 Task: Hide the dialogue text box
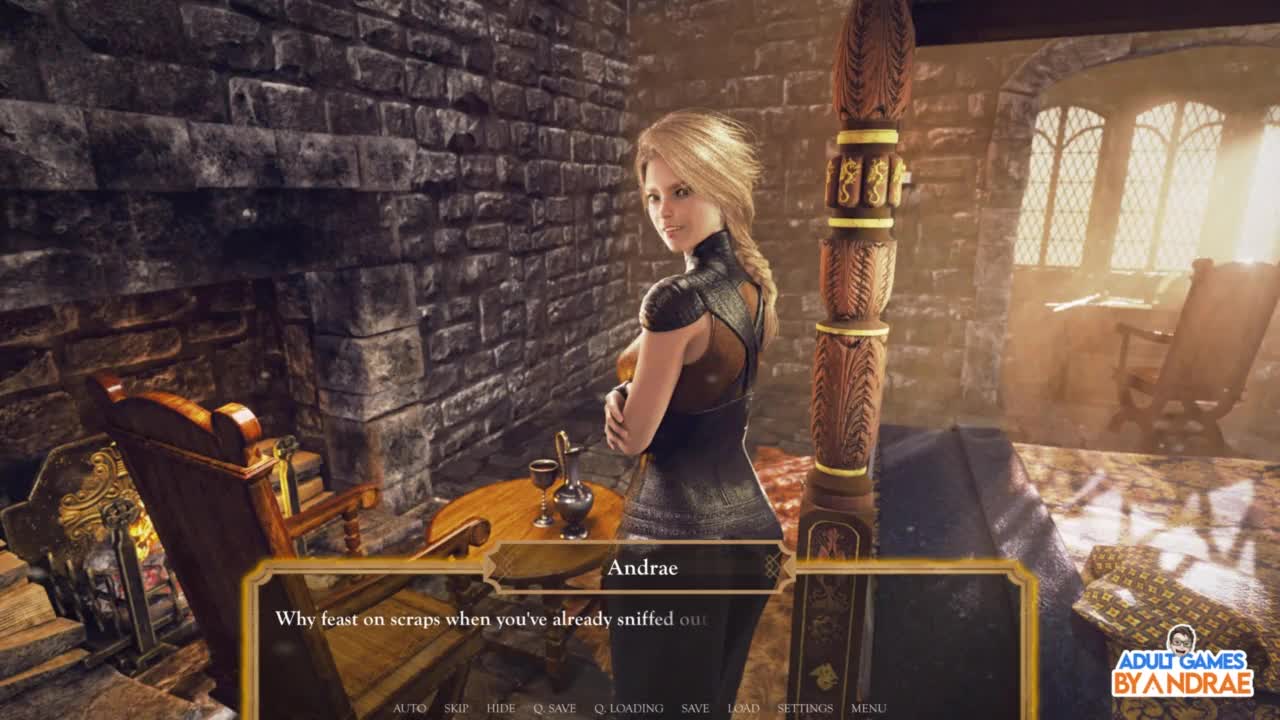tap(501, 708)
